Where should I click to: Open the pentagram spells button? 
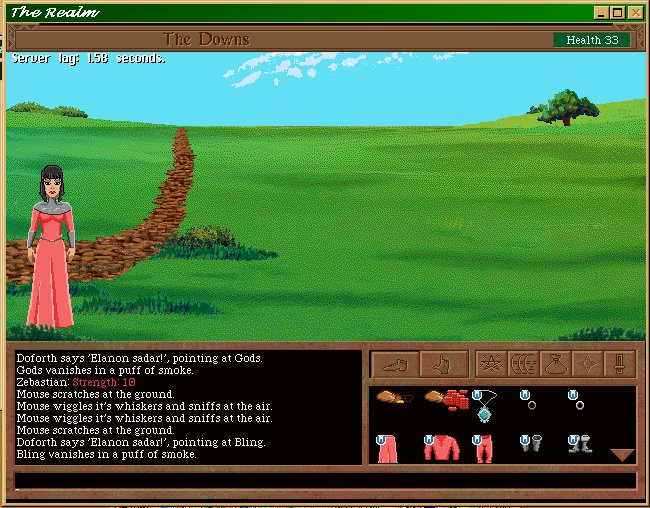(x=490, y=363)
